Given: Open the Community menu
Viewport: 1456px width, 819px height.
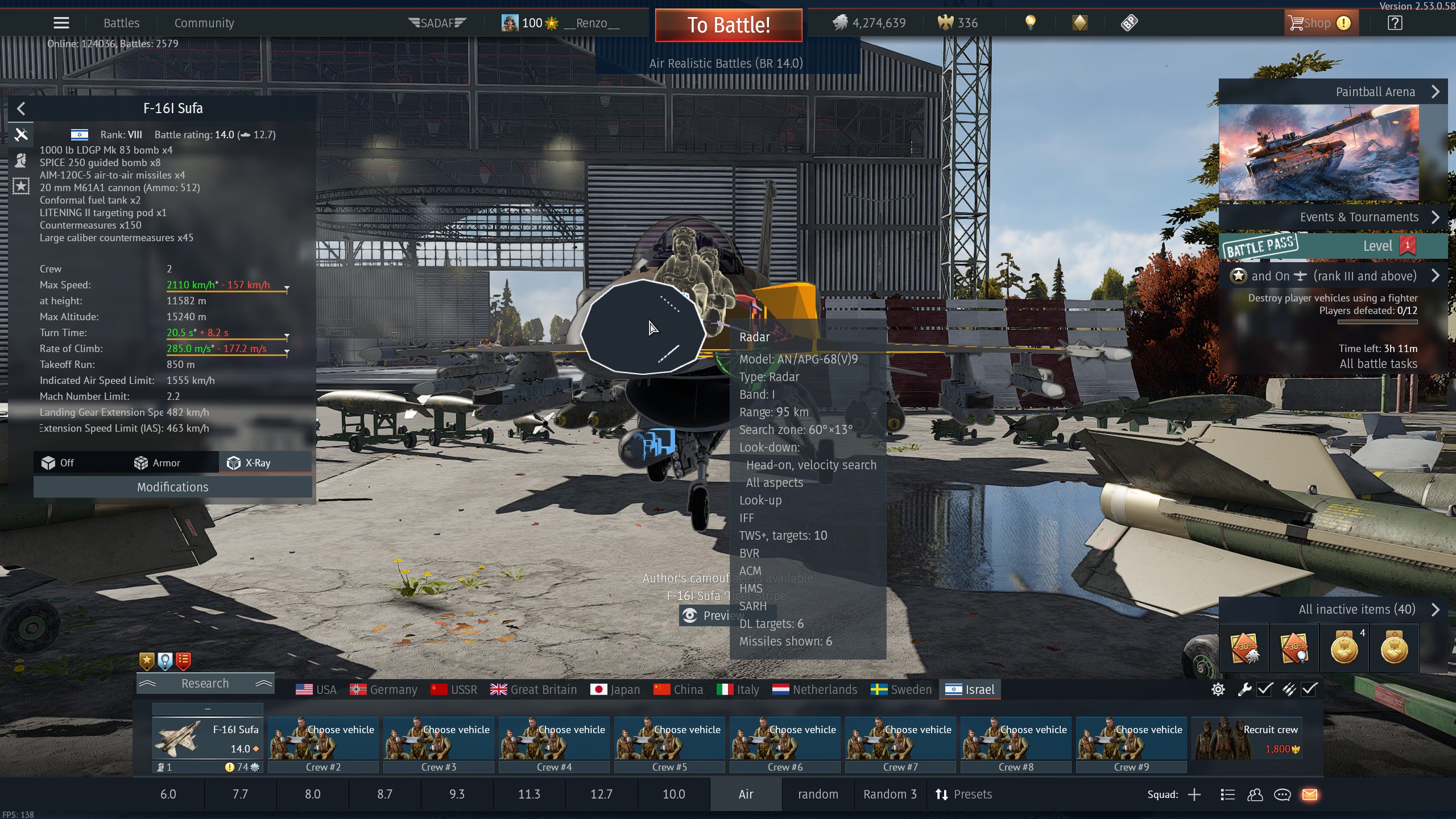Looking at the screenshot, I should [204, 23].
